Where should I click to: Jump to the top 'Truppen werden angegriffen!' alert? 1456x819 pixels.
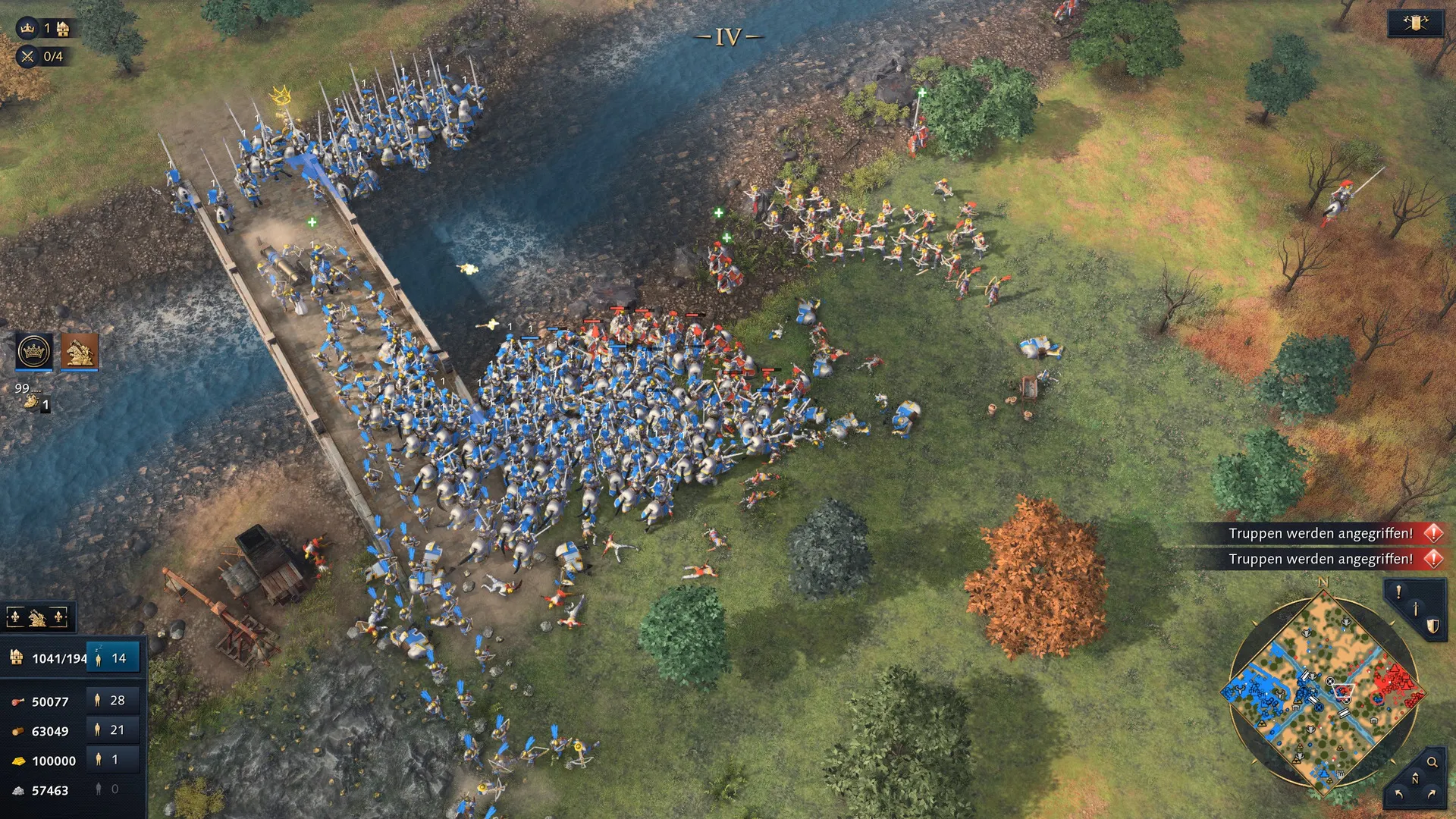pyautogui.click(x=1320, y=533)
